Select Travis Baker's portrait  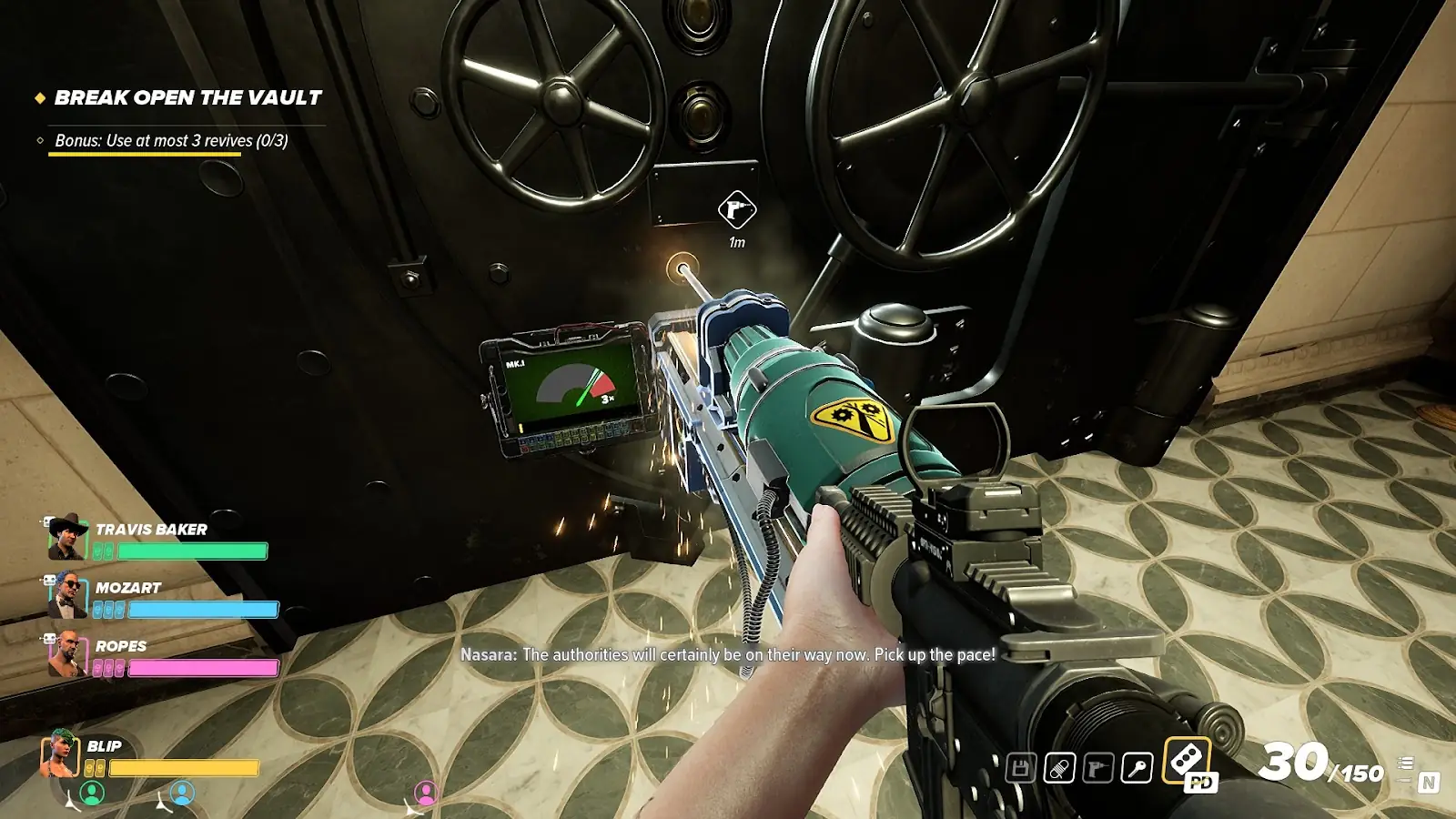(x=67, y=537)
